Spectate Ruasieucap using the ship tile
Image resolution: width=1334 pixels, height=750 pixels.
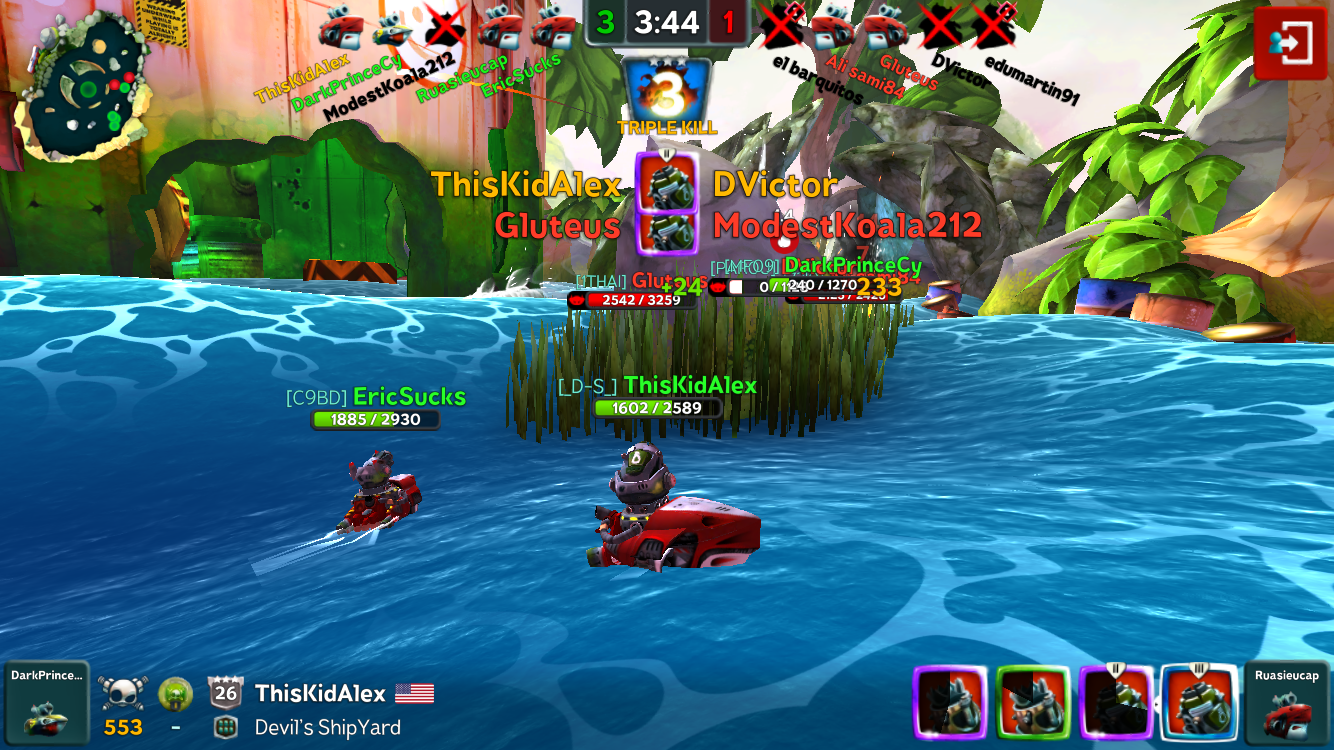click(1287, 702)
